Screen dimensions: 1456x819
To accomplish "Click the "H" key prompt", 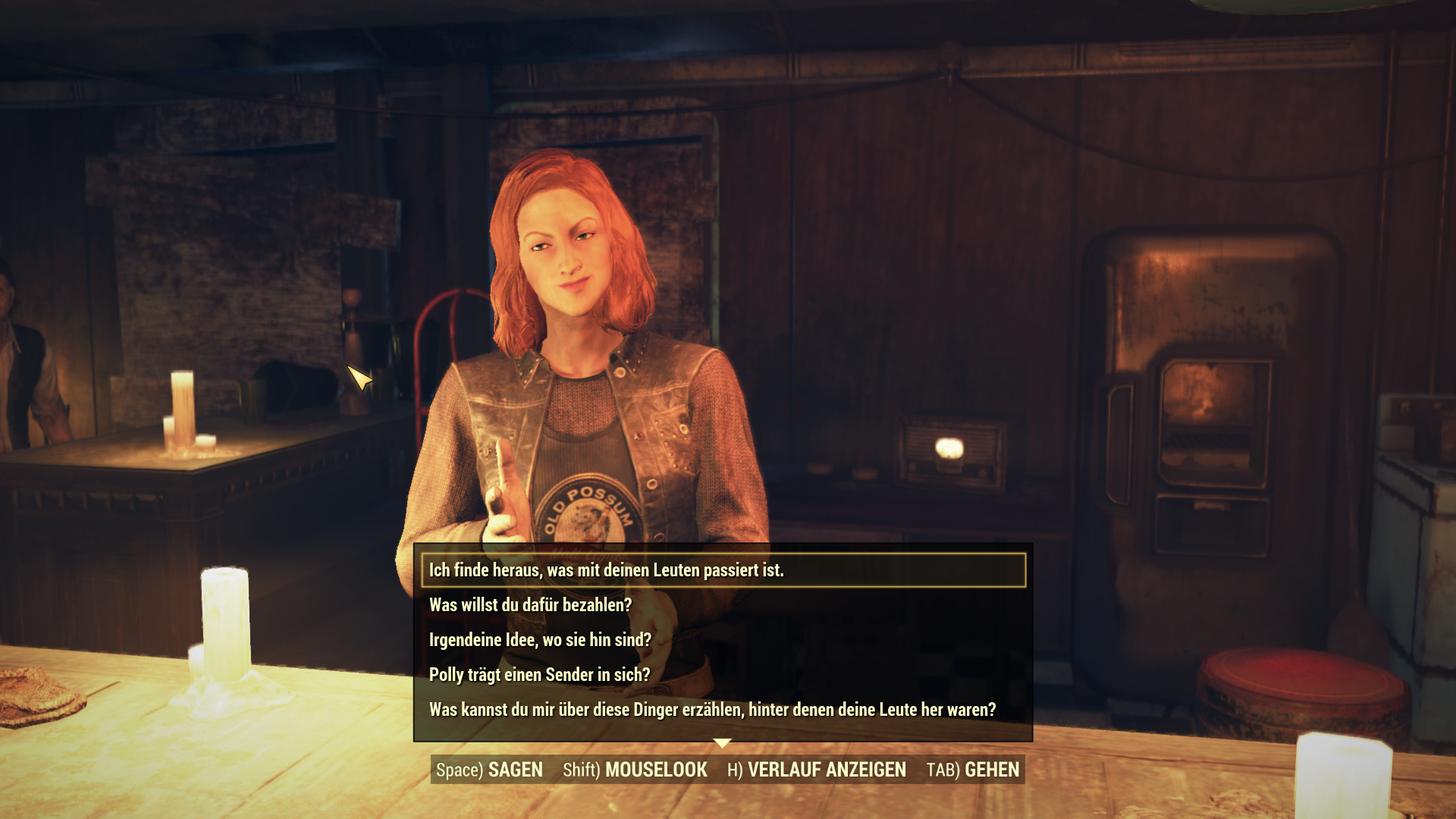I will pyautogui.click(x=733, y=770).
